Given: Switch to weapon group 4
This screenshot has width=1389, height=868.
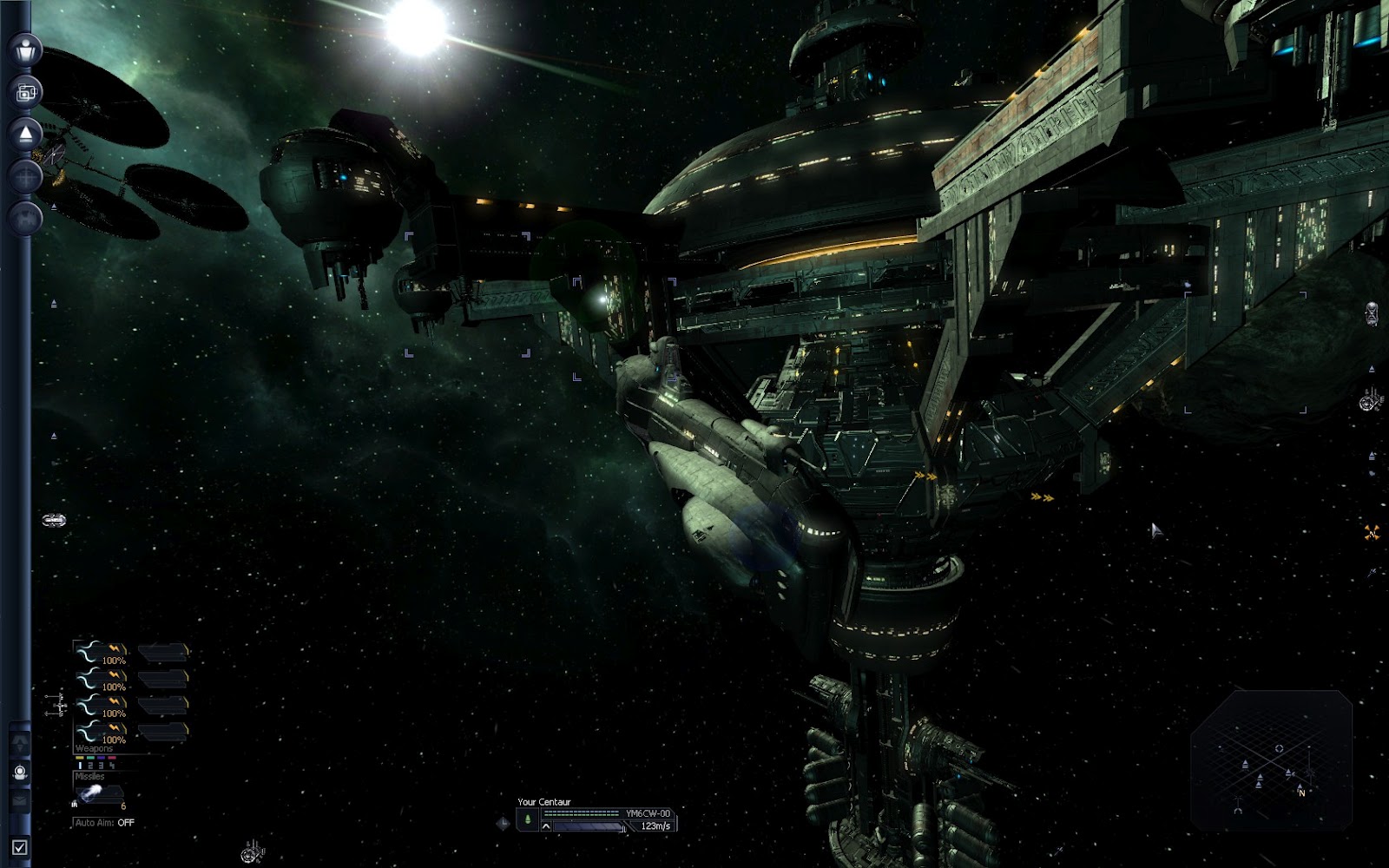Looking at the screenshot, I should (111, 766).
